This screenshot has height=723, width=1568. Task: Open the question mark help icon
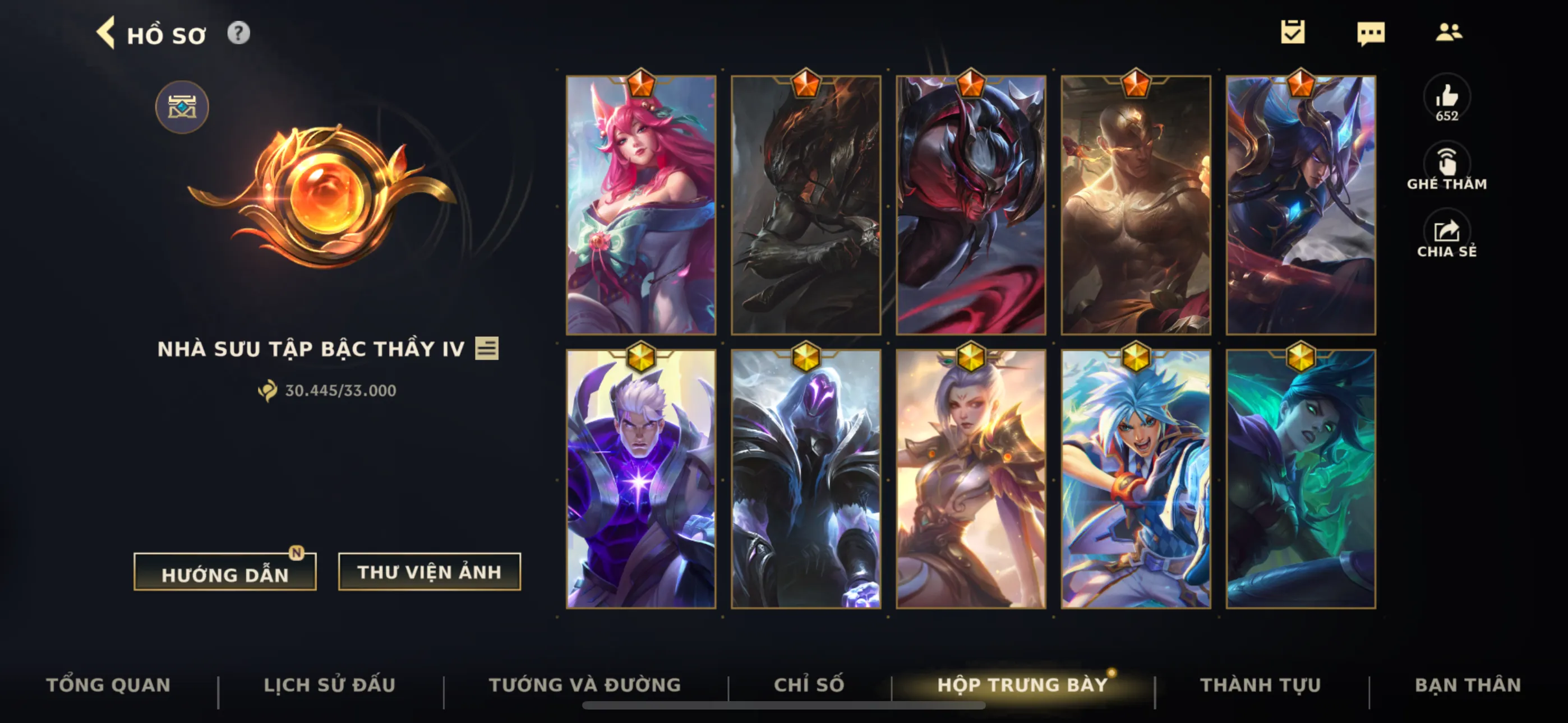point(238,33)
